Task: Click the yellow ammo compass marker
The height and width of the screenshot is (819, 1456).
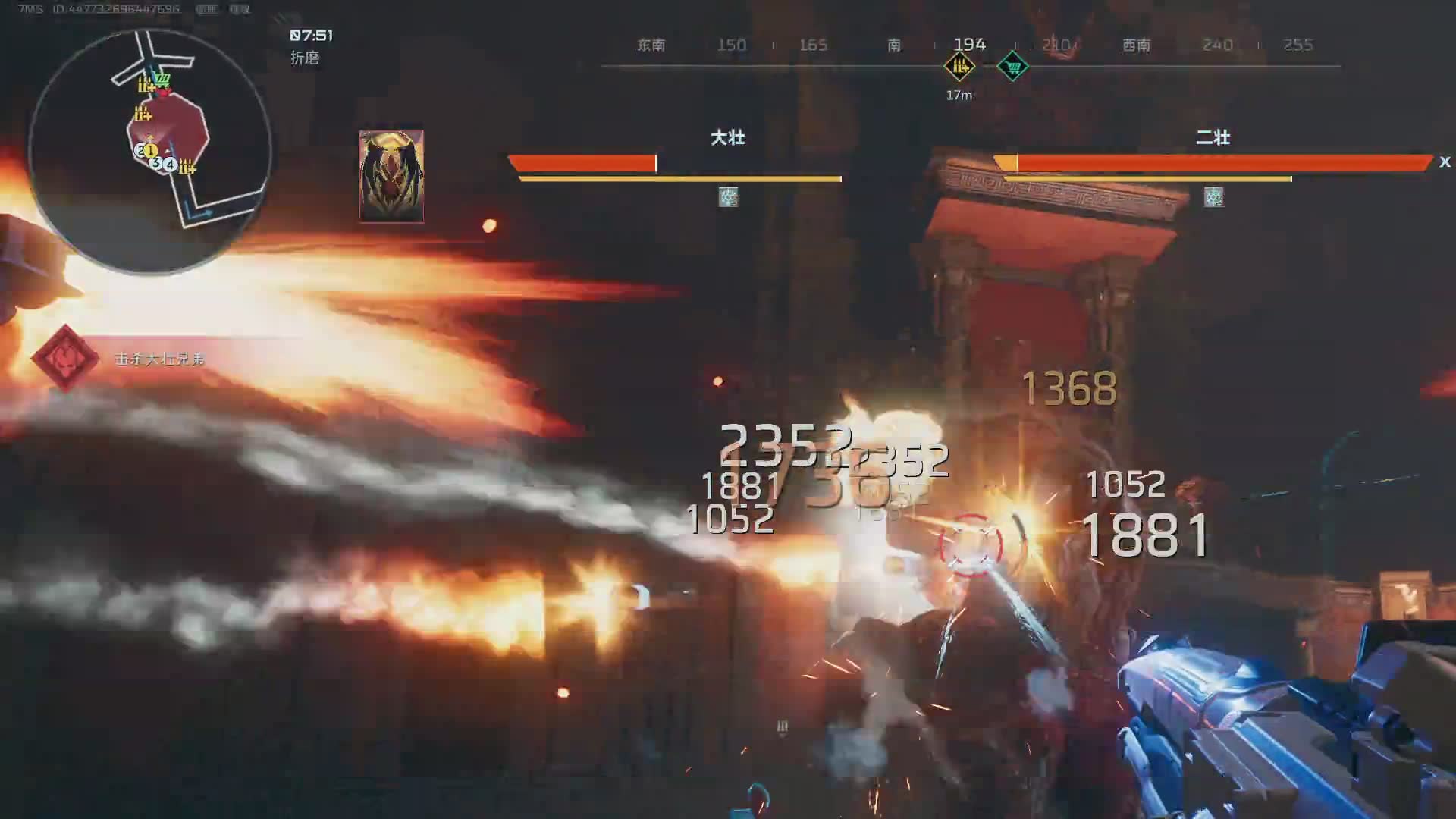Action: pyautogui.click(x=959, y=67)
